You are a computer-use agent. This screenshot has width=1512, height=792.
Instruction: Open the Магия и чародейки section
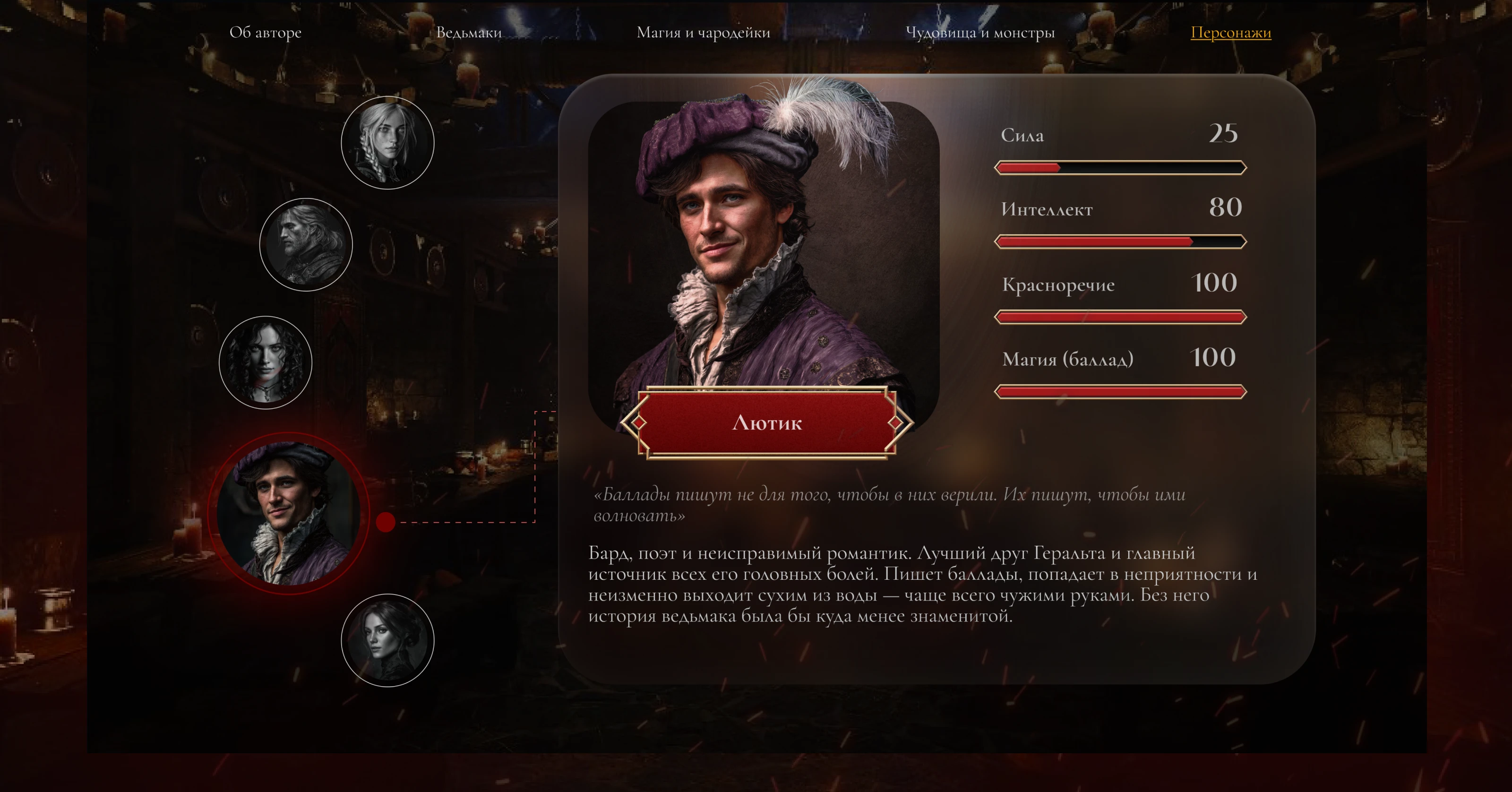point(703,34)
